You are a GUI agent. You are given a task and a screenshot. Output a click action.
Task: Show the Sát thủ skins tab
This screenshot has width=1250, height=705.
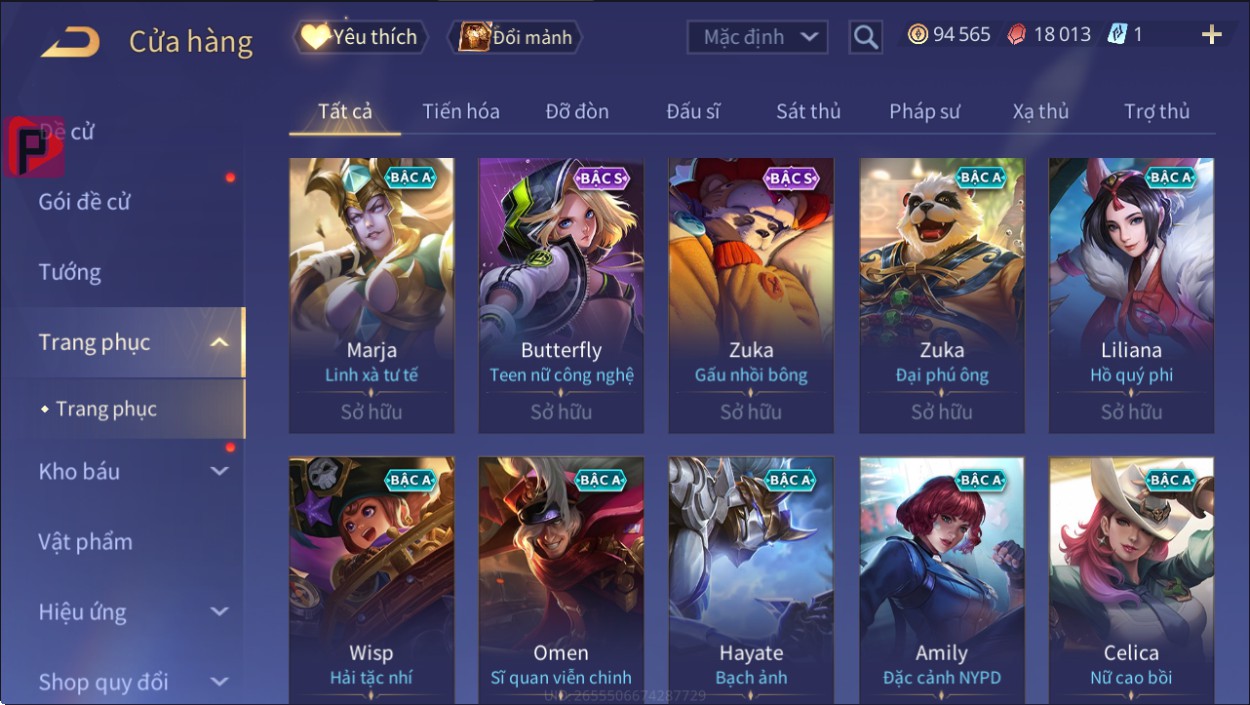pyautogui.click(x=808, y=111)
